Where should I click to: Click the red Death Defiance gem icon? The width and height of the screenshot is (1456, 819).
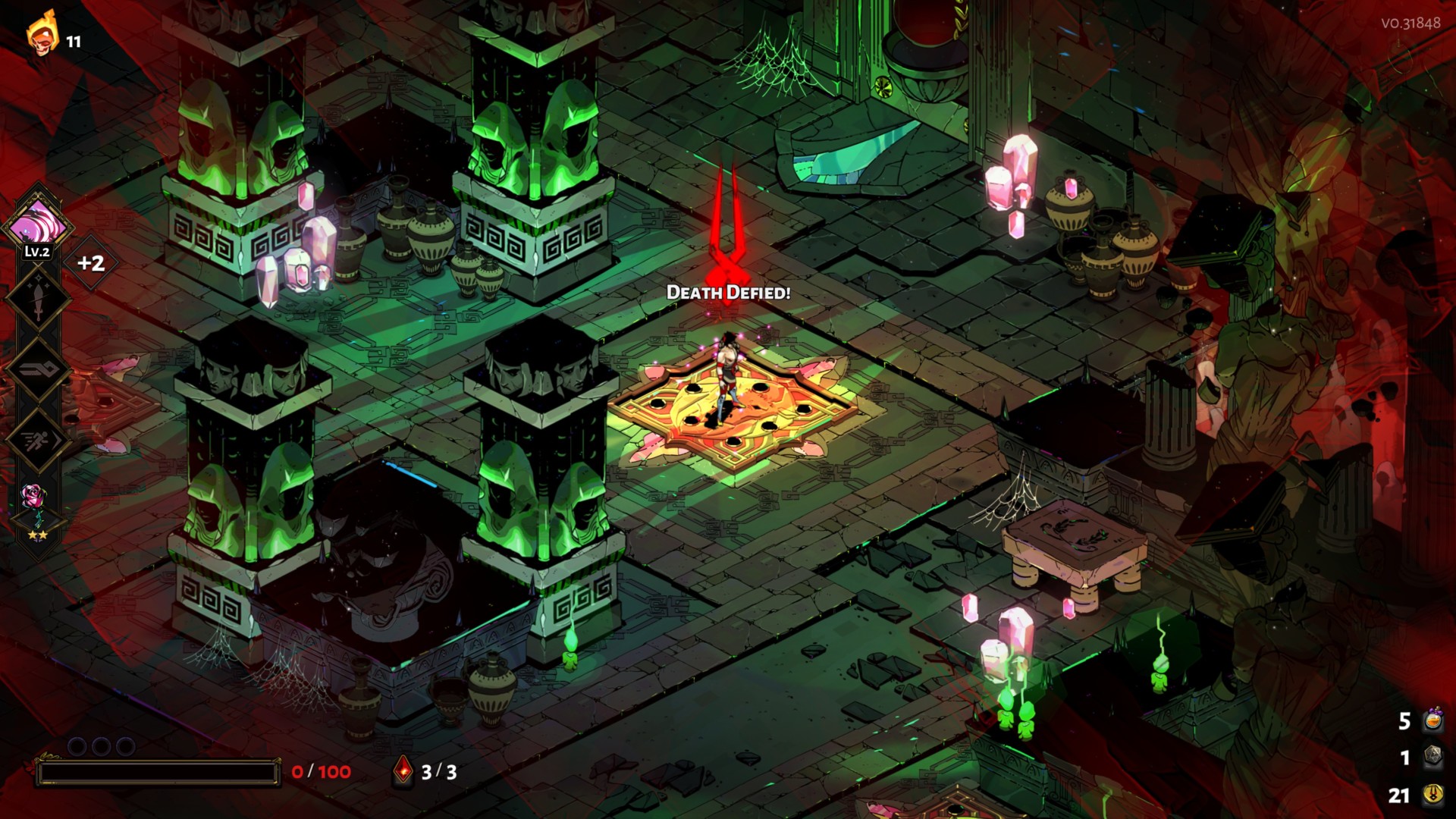coord(403,771)
